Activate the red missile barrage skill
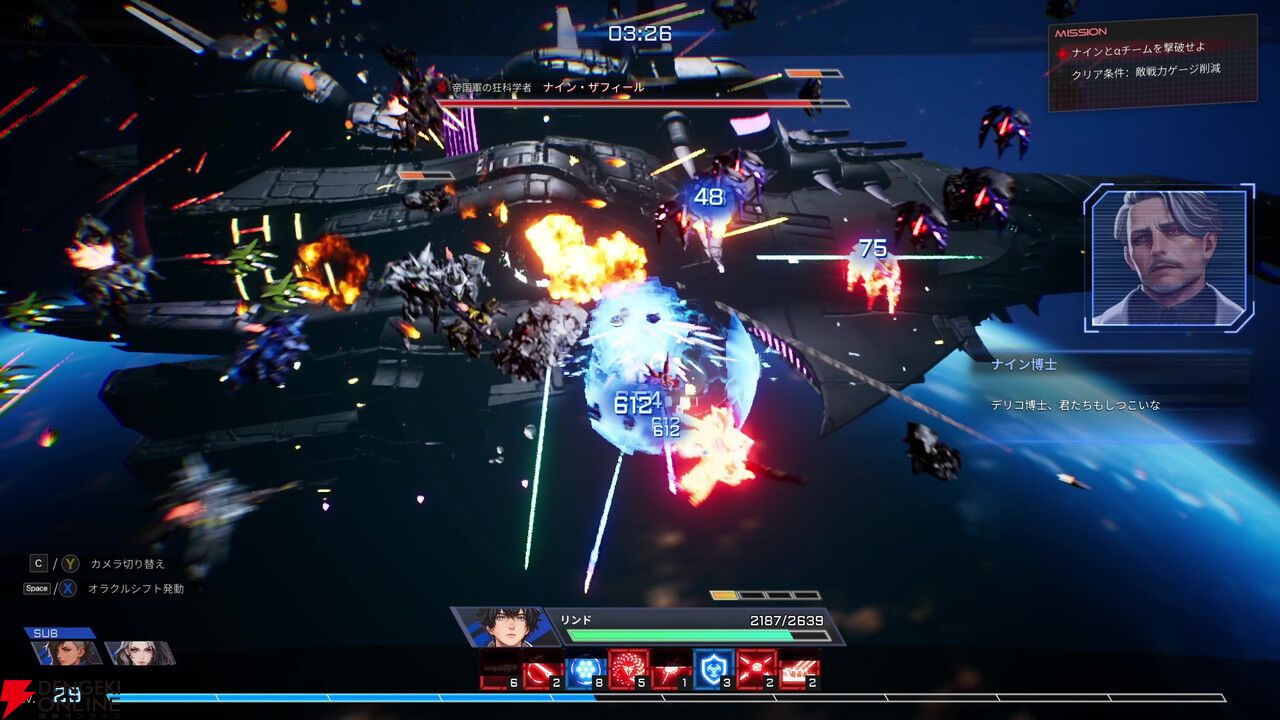The width and height of the screenshot is (1280, 720). tap(800, 668)
